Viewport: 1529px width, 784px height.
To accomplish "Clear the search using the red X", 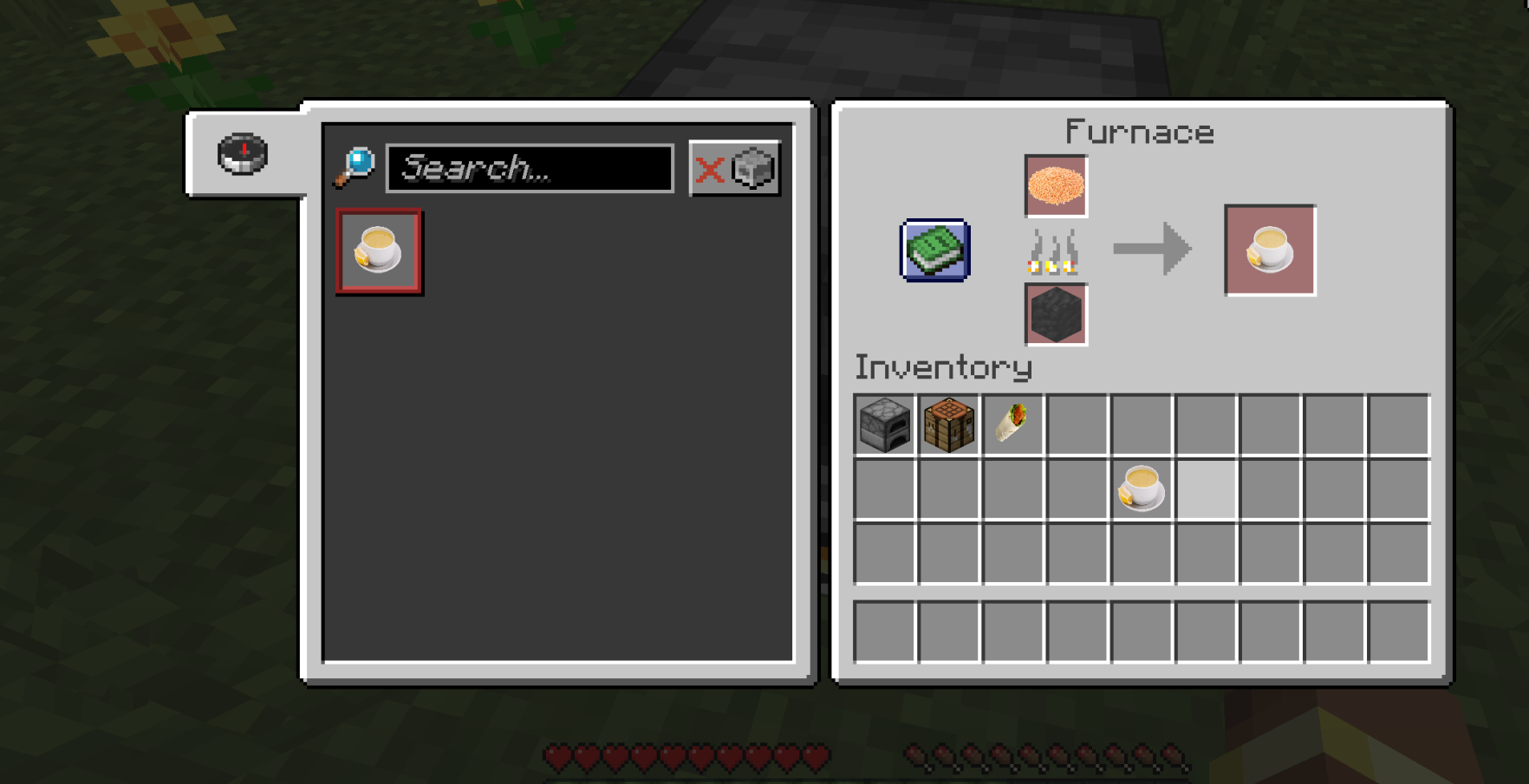I will pos(711,171).
